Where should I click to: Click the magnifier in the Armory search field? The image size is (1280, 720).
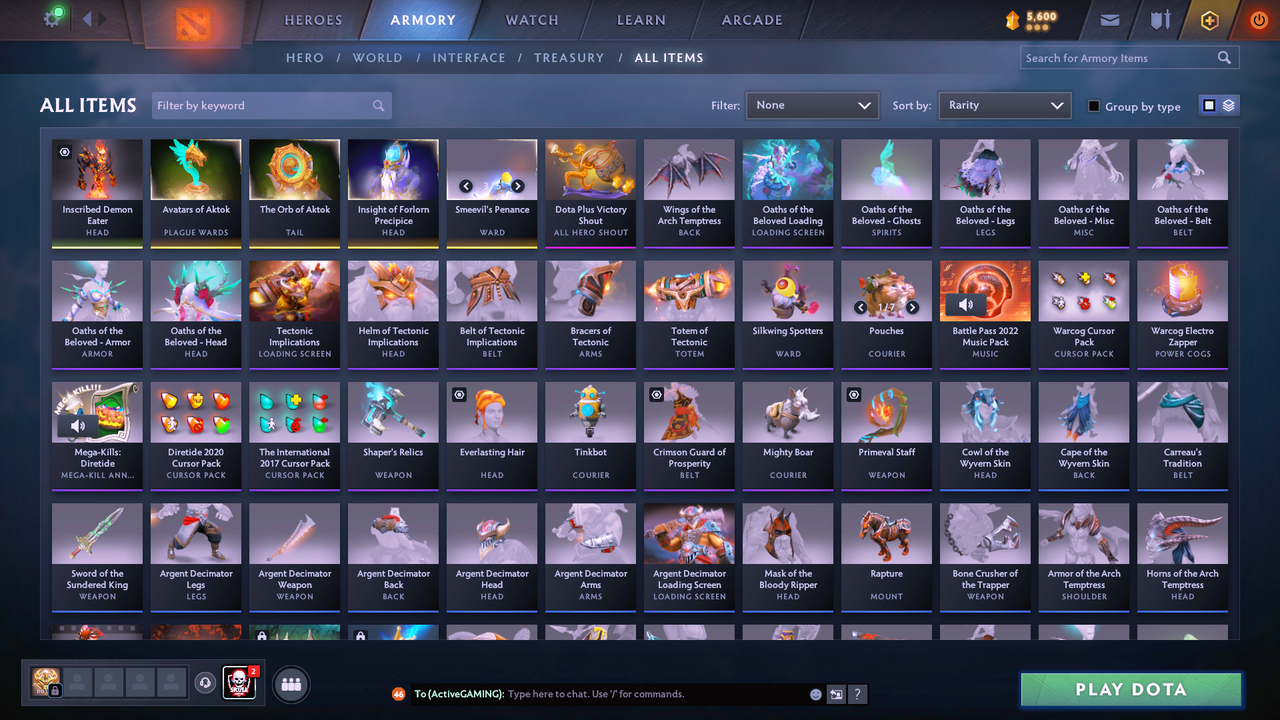pyautogui.click(x=1224, y=57)
